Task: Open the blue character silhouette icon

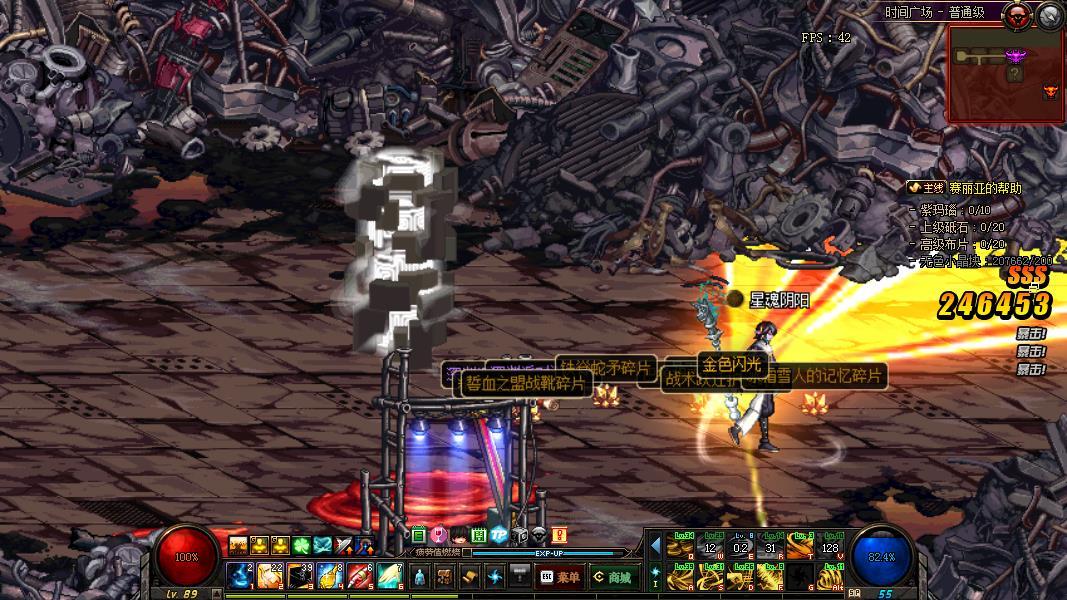Action: click(x=420, y=576)
